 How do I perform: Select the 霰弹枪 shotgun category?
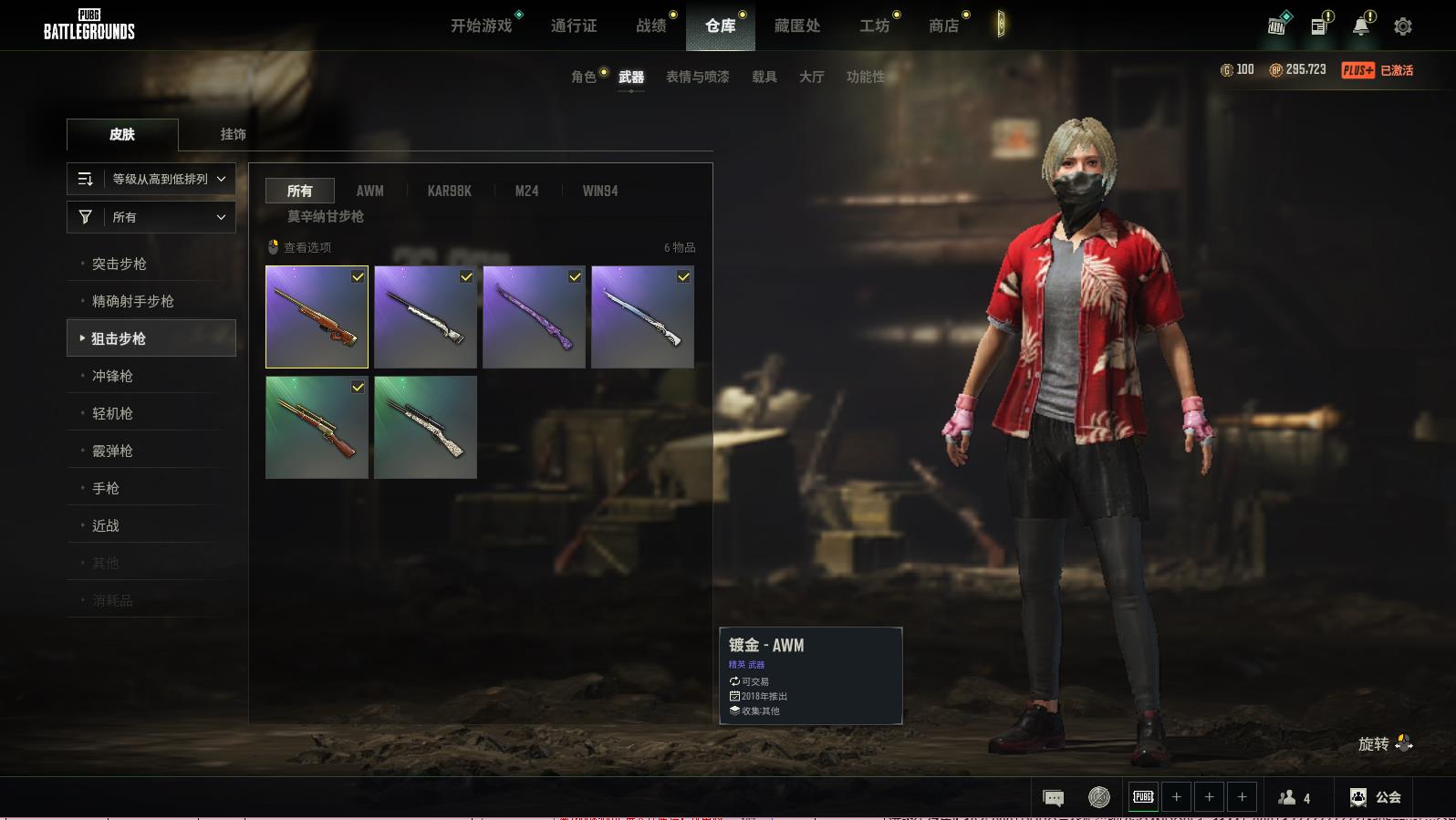112,451
